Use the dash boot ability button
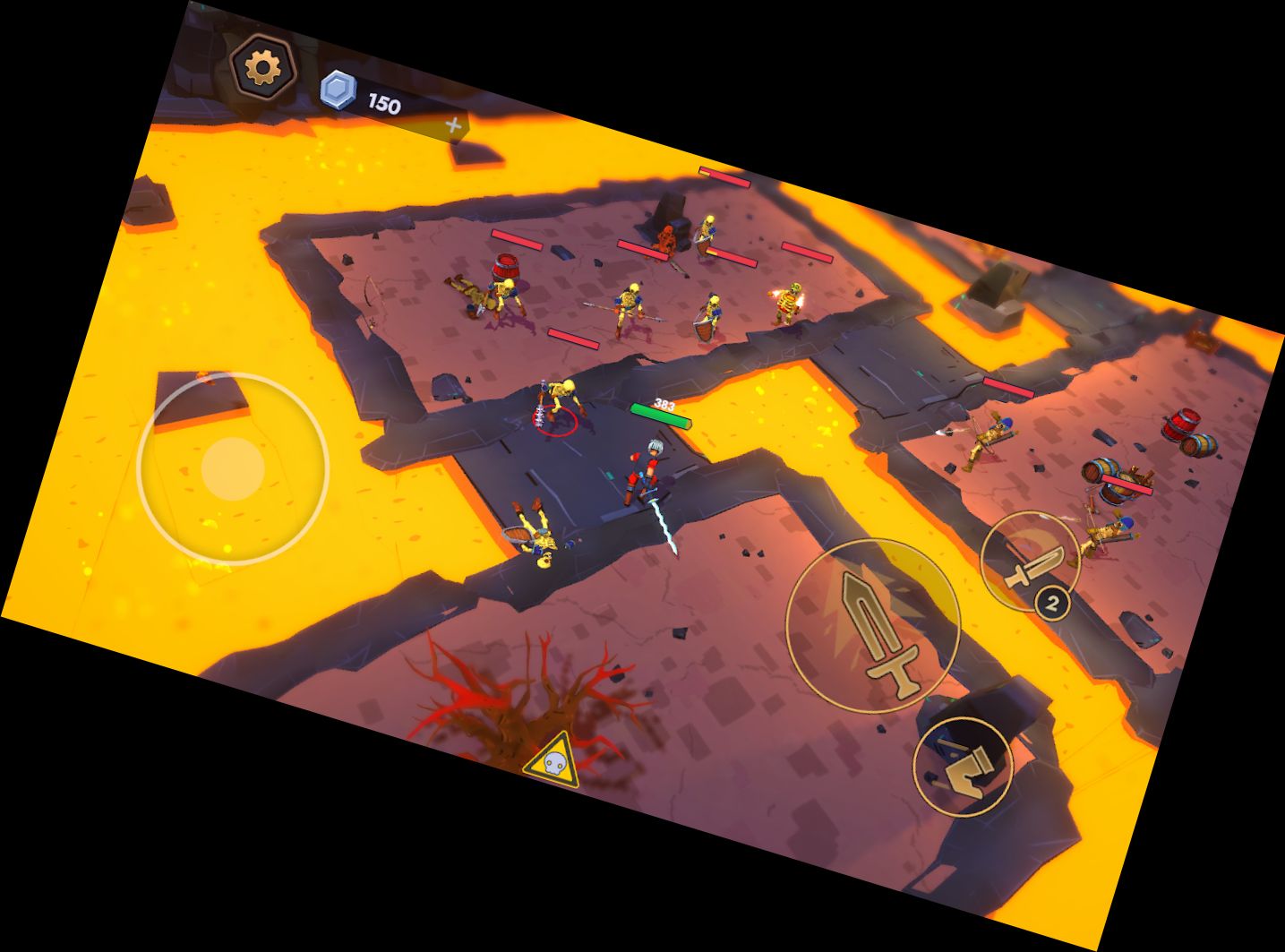The width and height of the screenshot is (1285, 952). [x=963, y=766]
